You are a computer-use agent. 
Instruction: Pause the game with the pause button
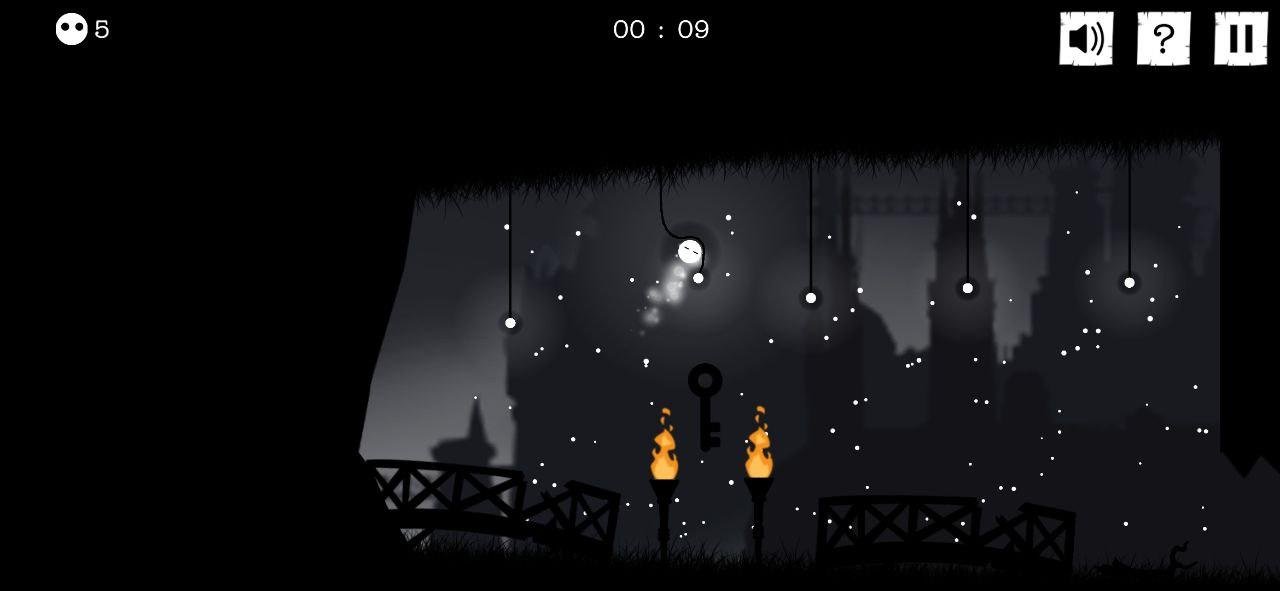[x=1240, y=39]
